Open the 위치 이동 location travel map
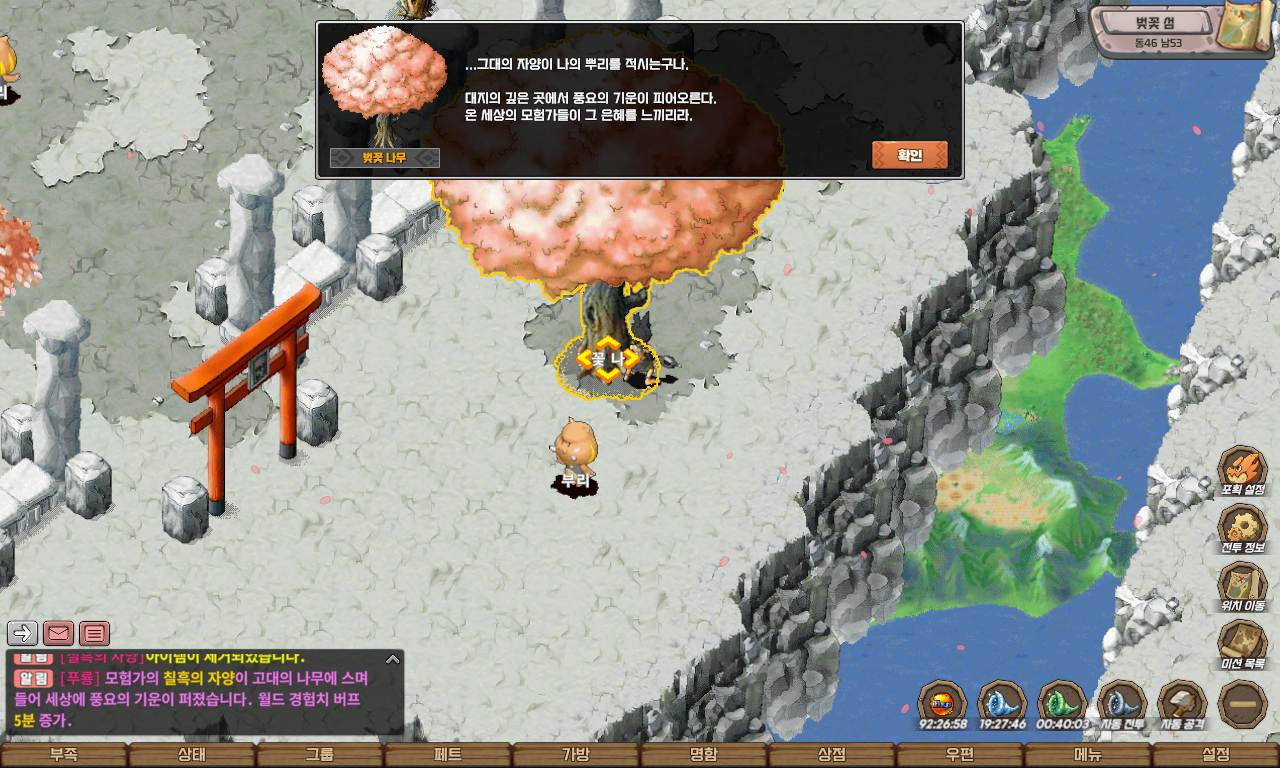Image resolution: width=1280 pixels, height=768 pixels. [1243, 585]
